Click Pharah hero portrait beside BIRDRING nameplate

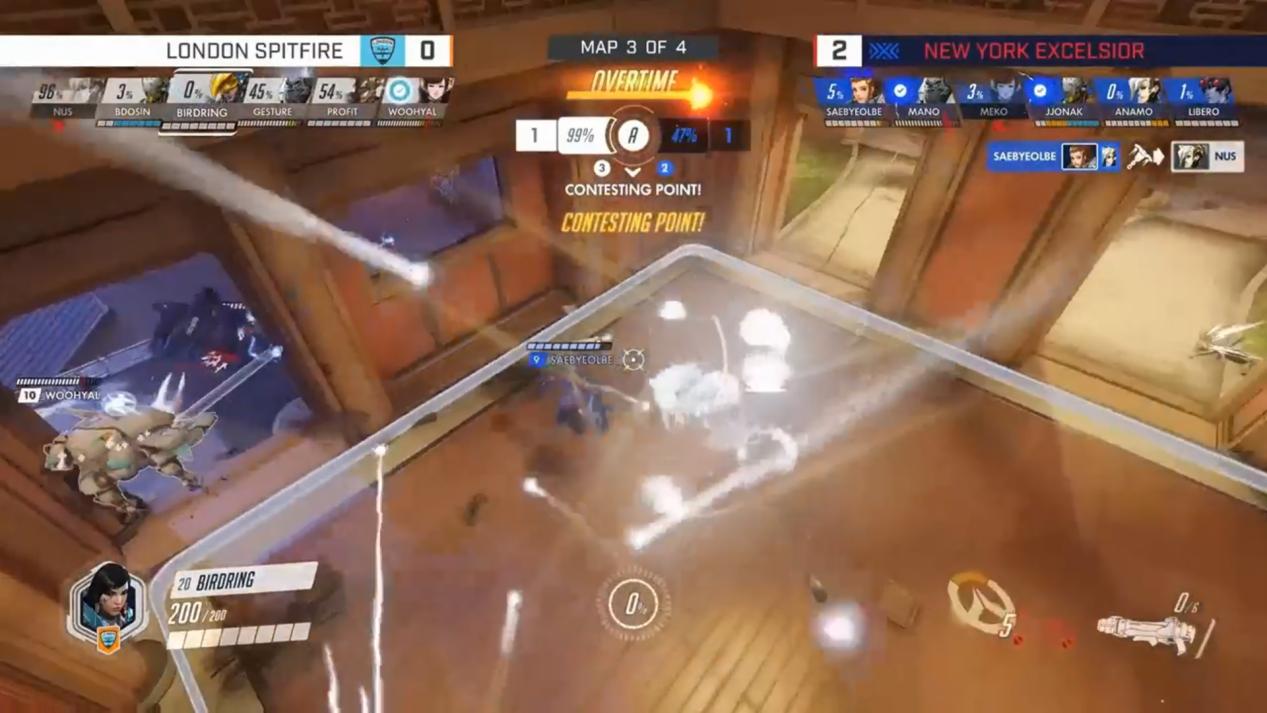(108, 603)
